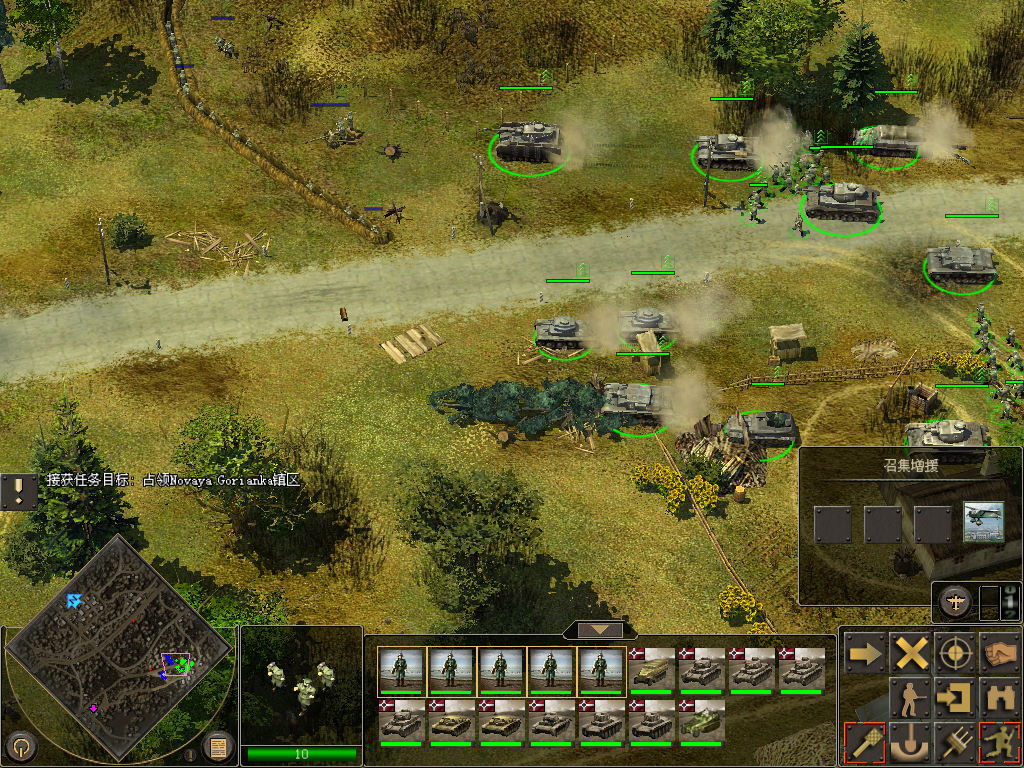Click the fist command button
The image size is (1024, 768).
point(999,655)
